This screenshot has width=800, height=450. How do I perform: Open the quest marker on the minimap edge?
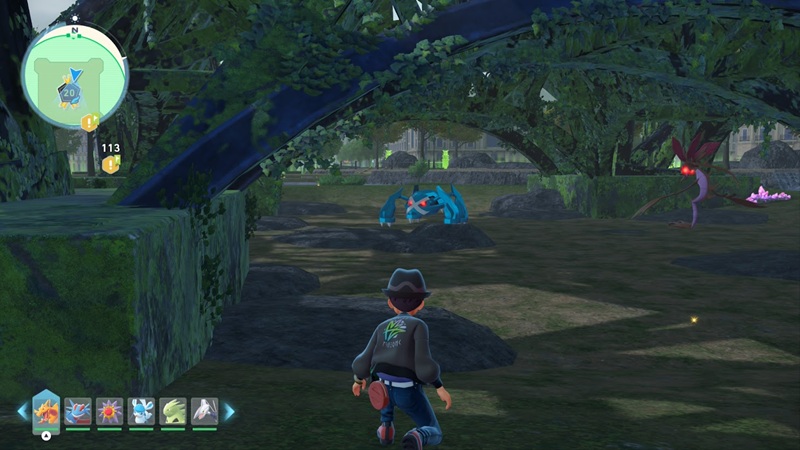[89, 123]
